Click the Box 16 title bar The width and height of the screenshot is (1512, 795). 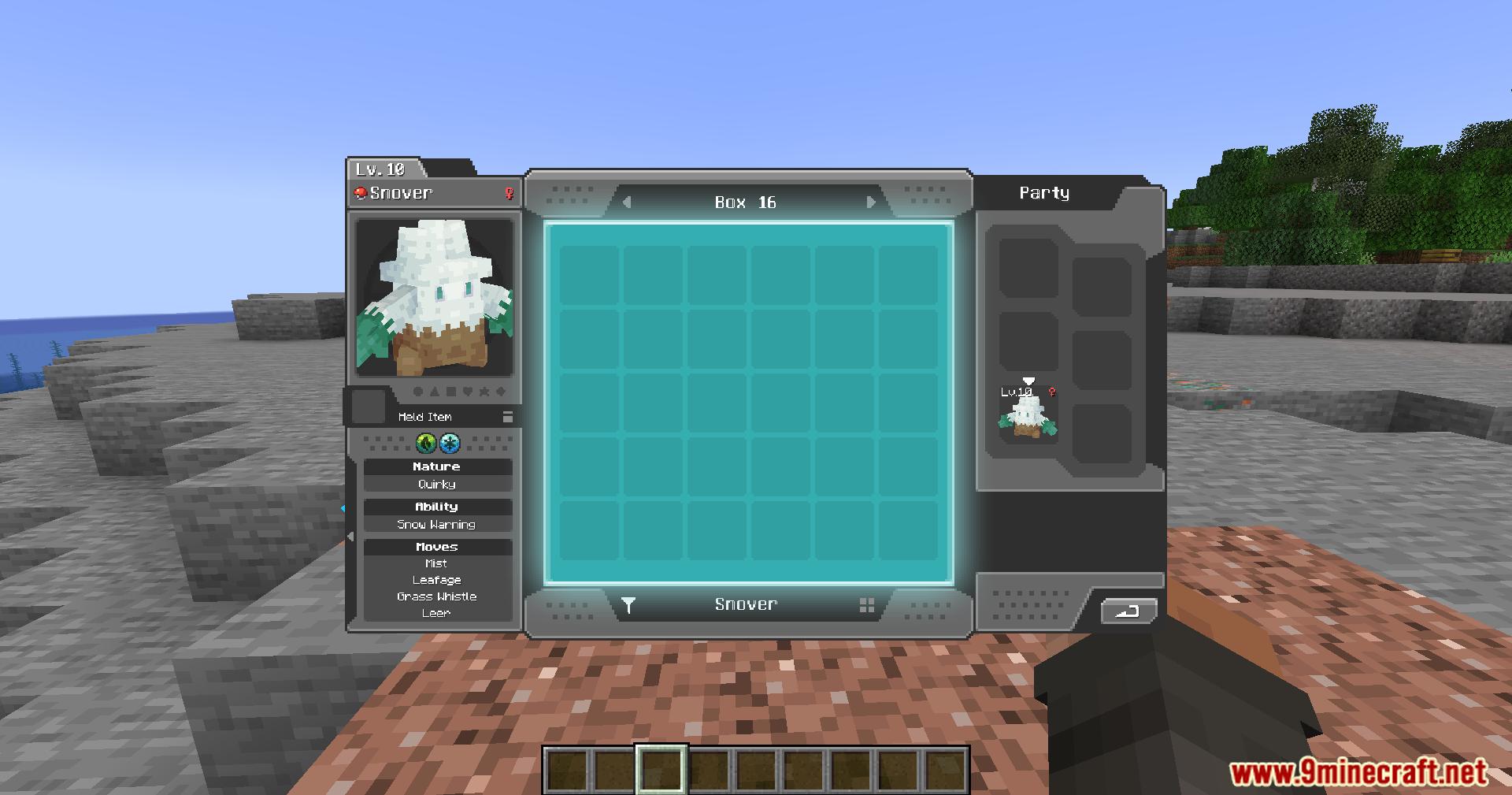(743, 202)
